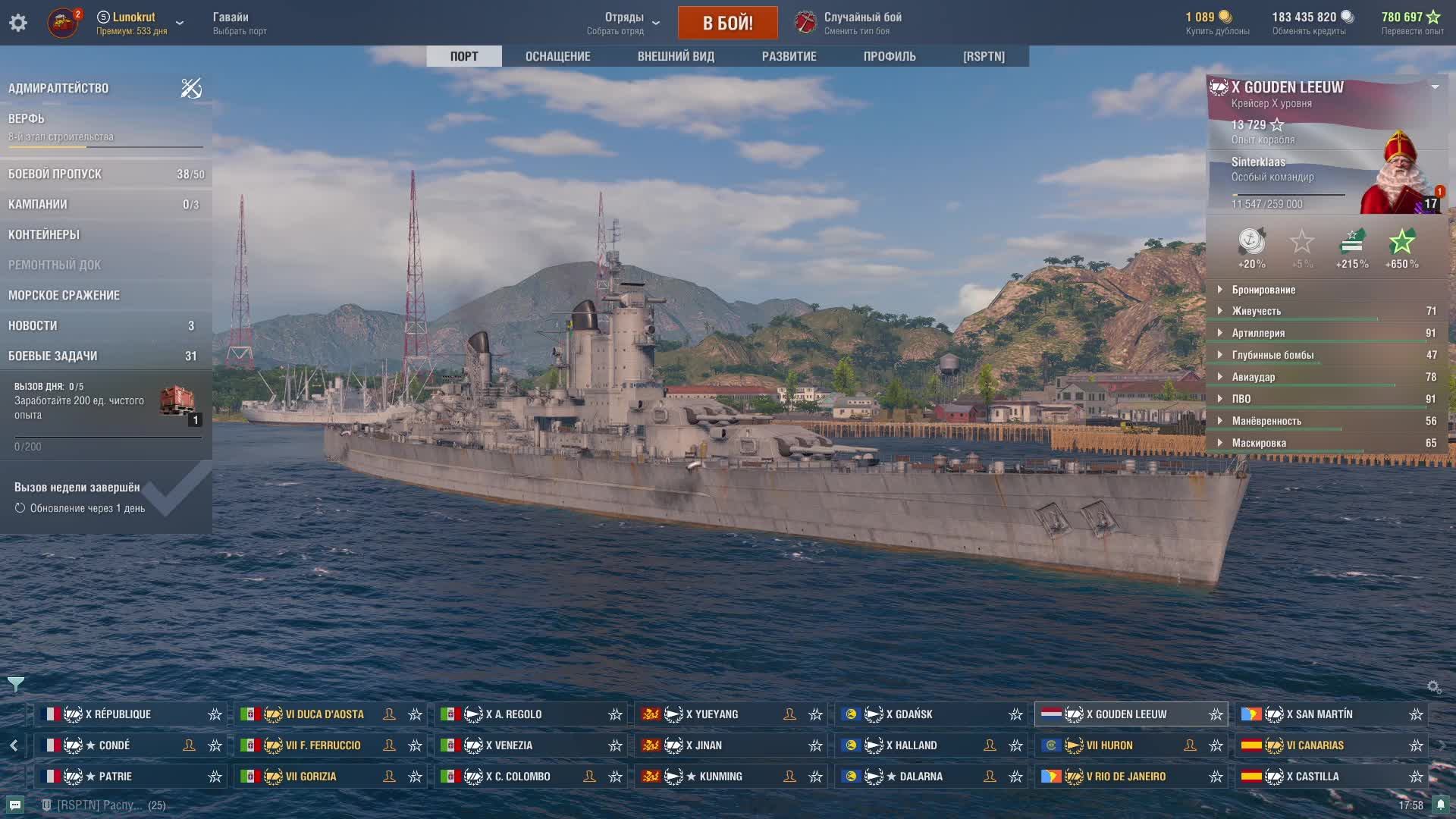Choose the X Halland ship tile

(915, 745)
